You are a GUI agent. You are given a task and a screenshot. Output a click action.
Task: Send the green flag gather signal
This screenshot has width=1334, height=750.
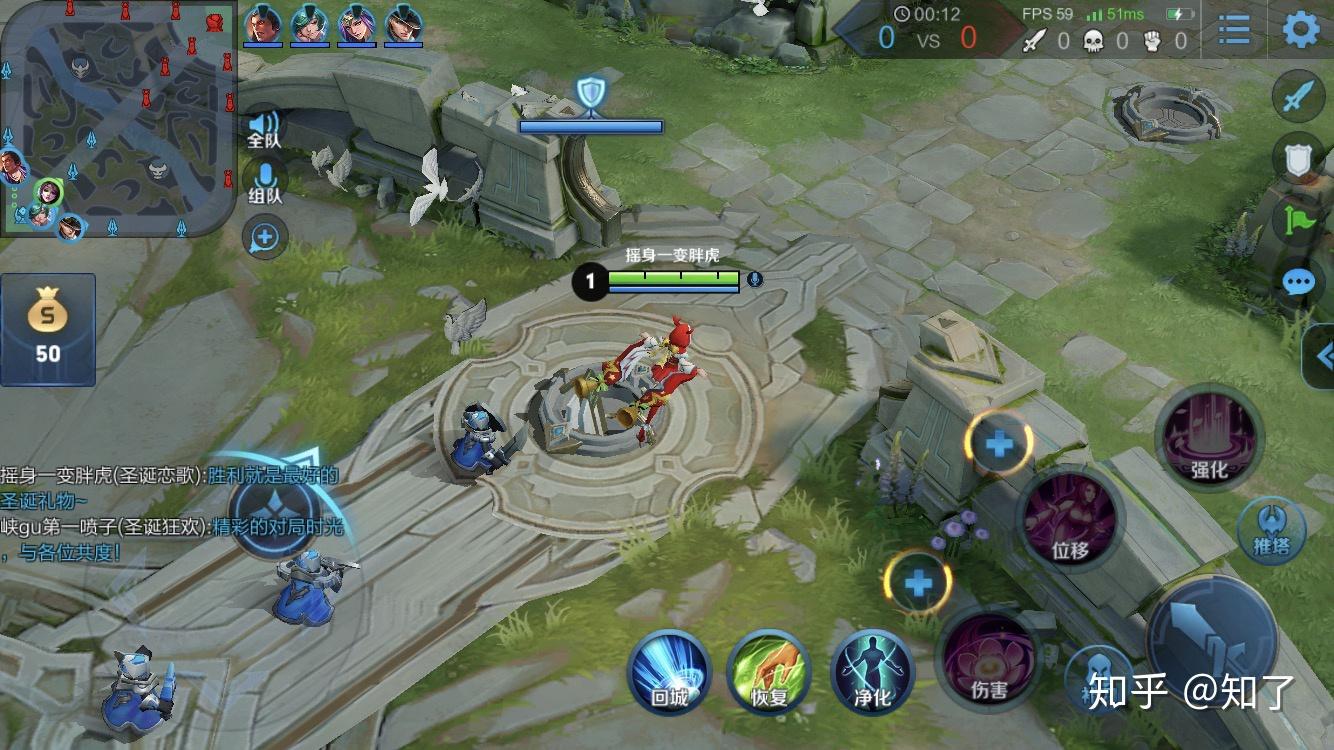(x=1297, y=220)
